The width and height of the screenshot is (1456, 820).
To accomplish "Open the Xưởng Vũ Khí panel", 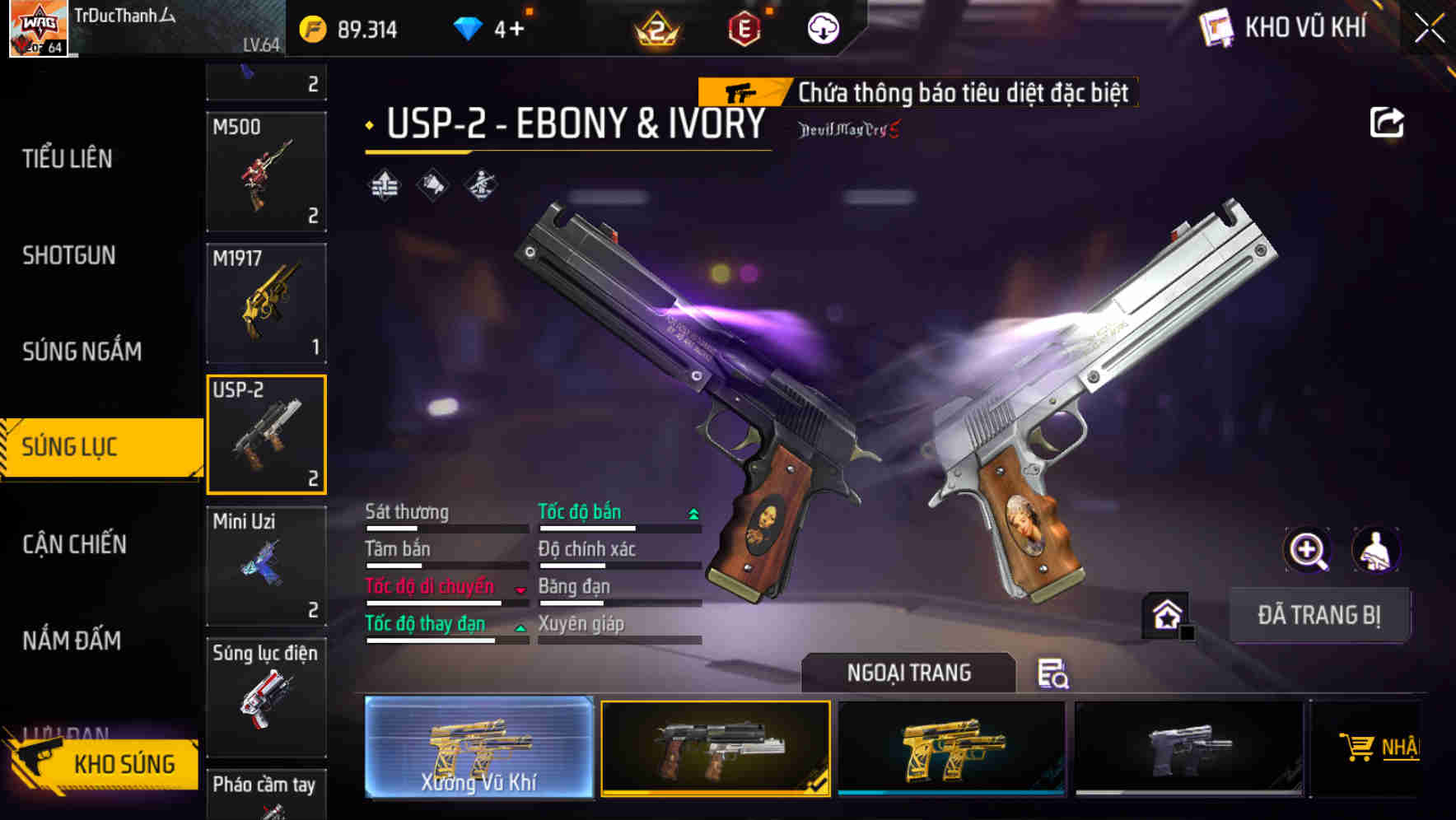I will click(x=479, y=747).
